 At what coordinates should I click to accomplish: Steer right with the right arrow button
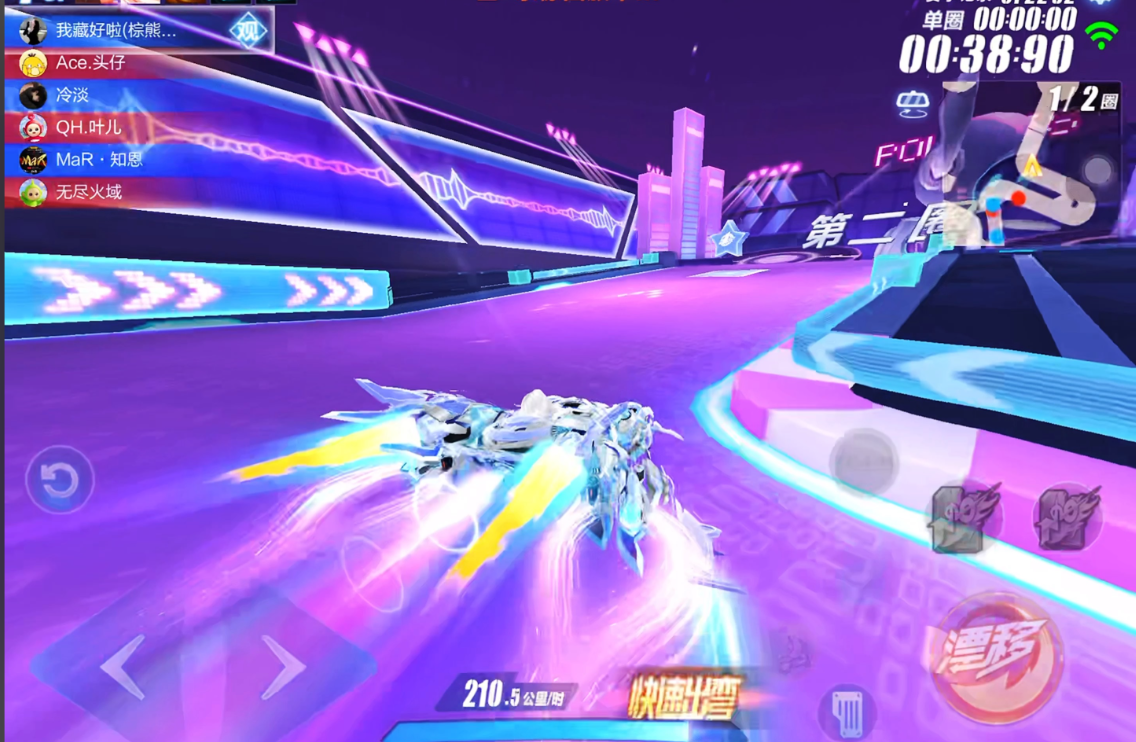tap(282, 665)
